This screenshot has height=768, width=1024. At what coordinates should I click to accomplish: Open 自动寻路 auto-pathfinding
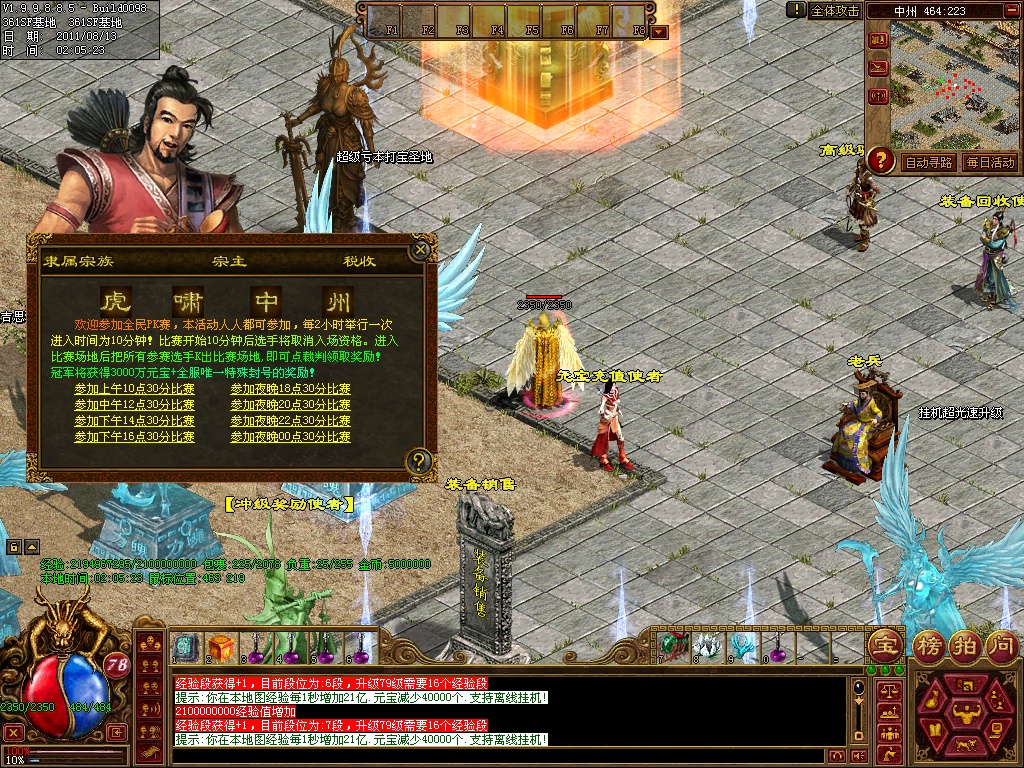click(928, 162)
